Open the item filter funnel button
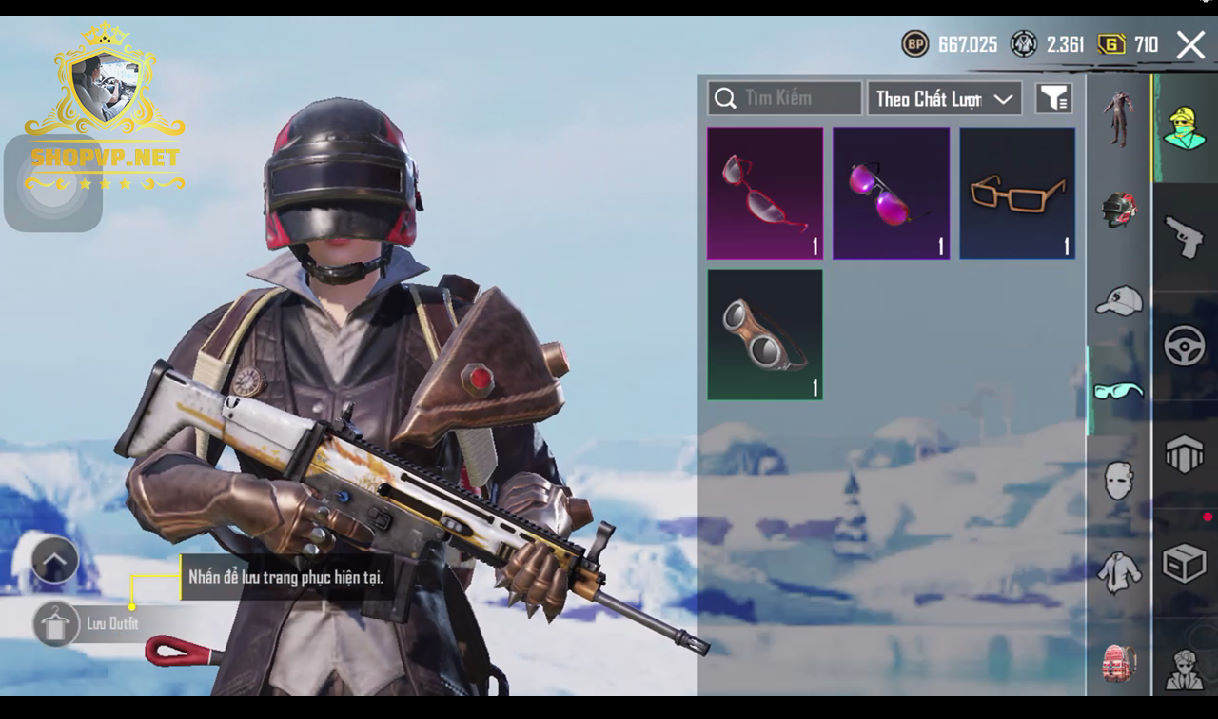The width and height of the screenshot is (1218, 719). [x=1053, y=98]
